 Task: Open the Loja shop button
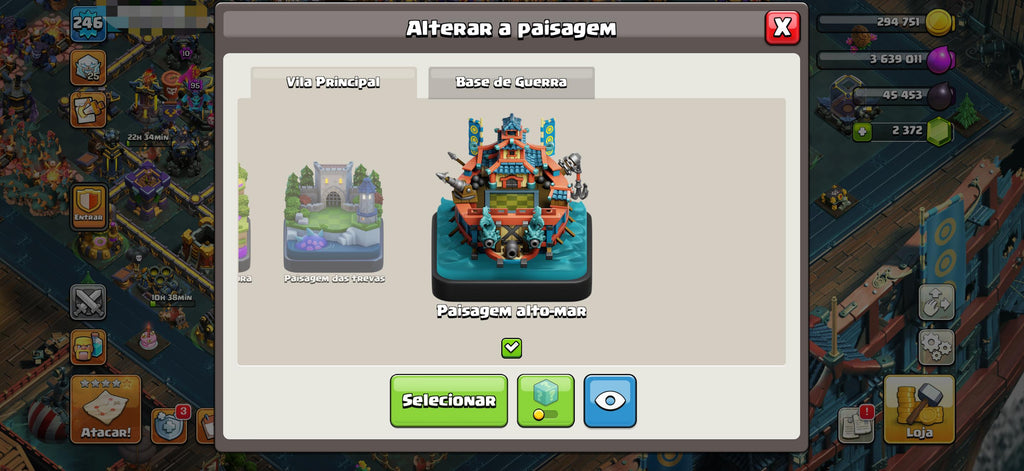918,408
